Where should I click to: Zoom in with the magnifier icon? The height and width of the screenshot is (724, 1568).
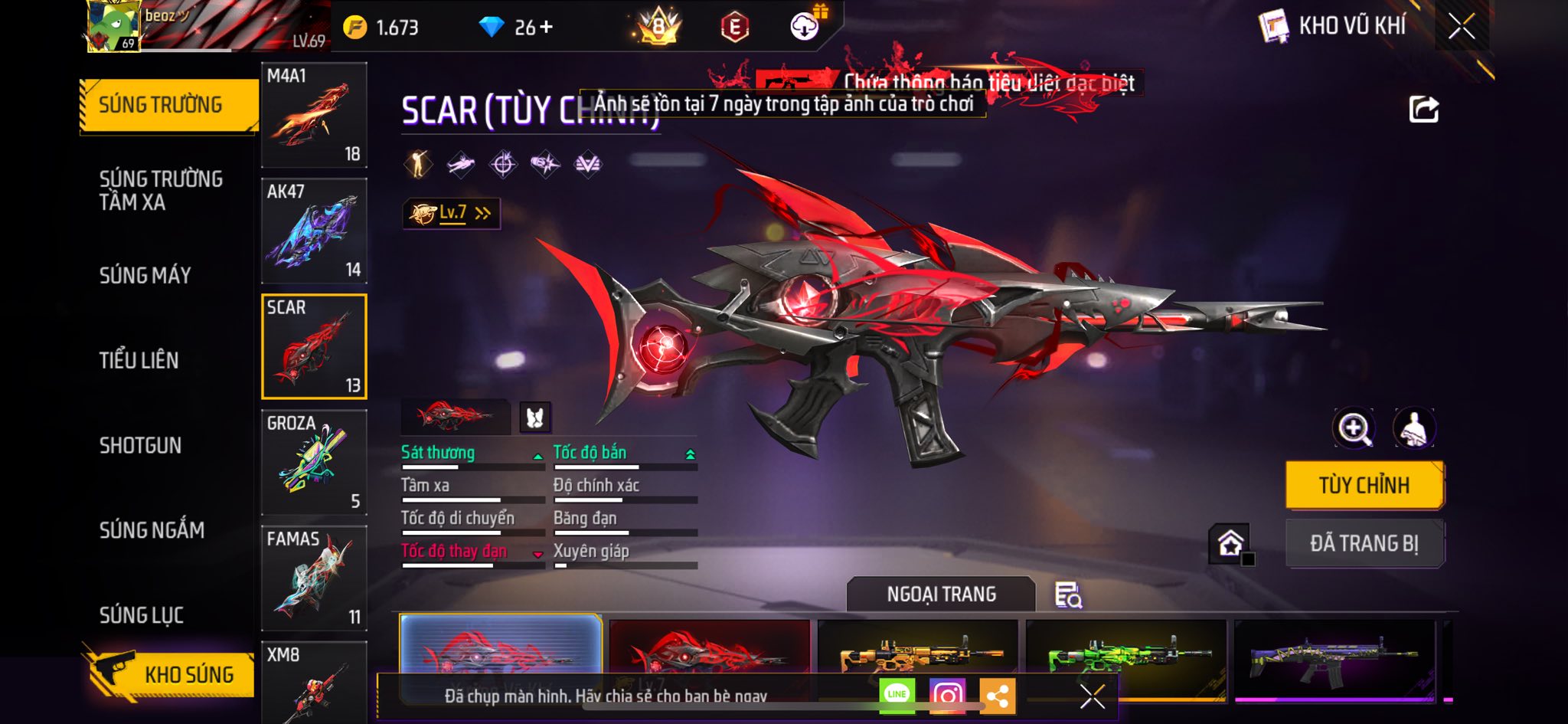(1354, 428)
